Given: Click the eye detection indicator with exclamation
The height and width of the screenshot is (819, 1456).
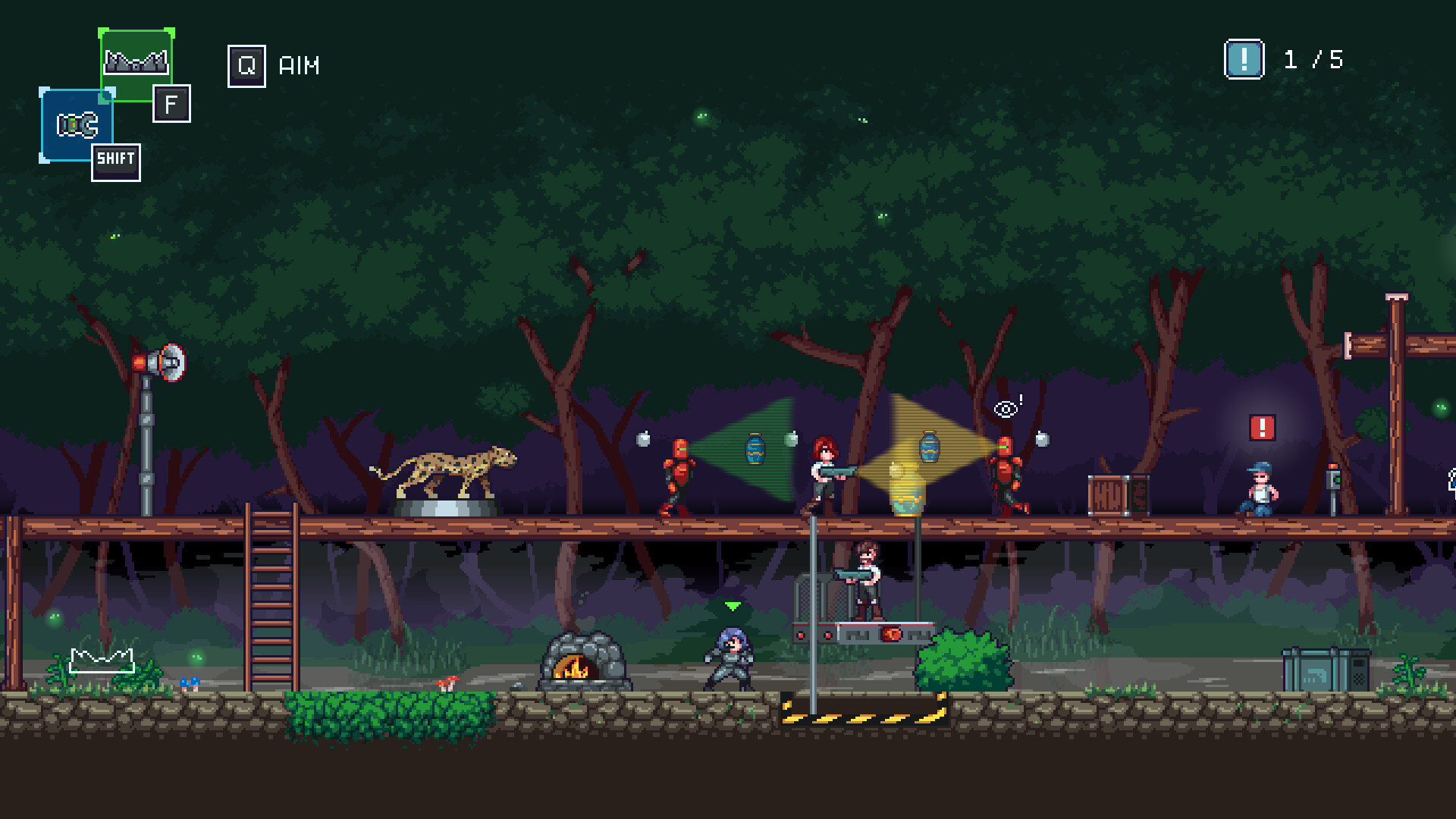Looking at the screenshot, I should click(1006, 409).
